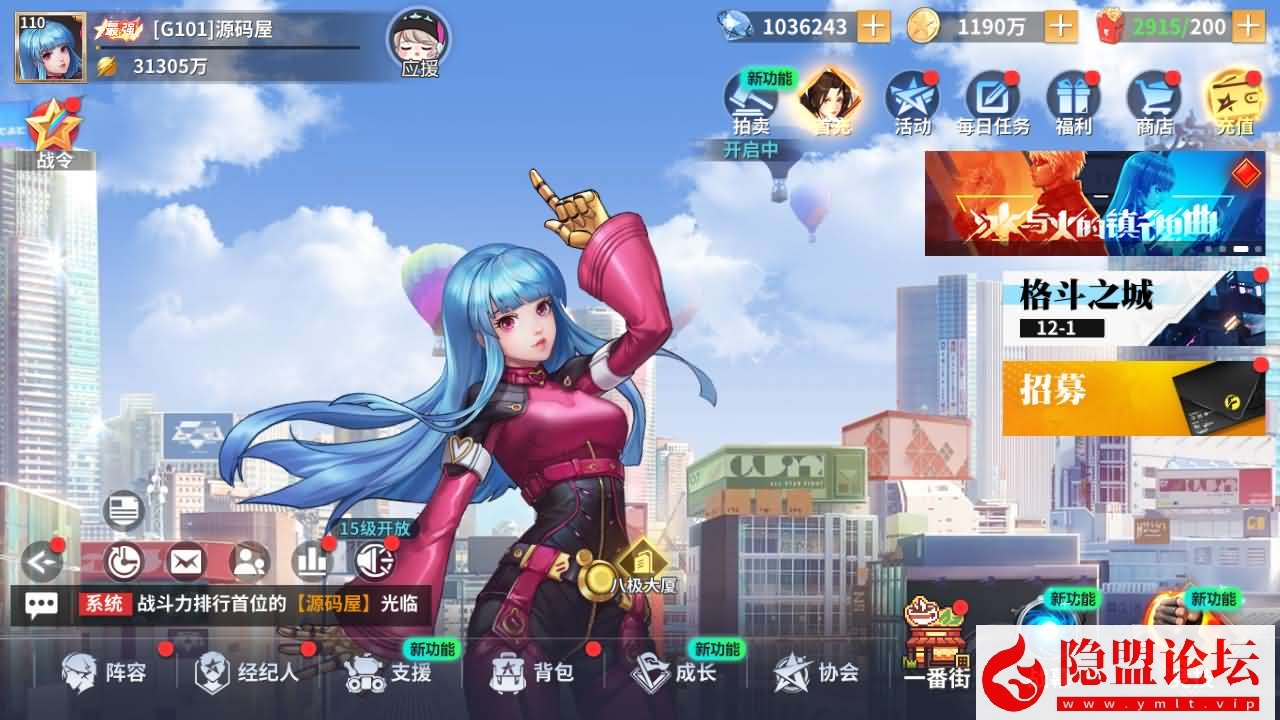Open the 活动 events icon
This screenshot has height=720, width=1280.
coord(913,98)
